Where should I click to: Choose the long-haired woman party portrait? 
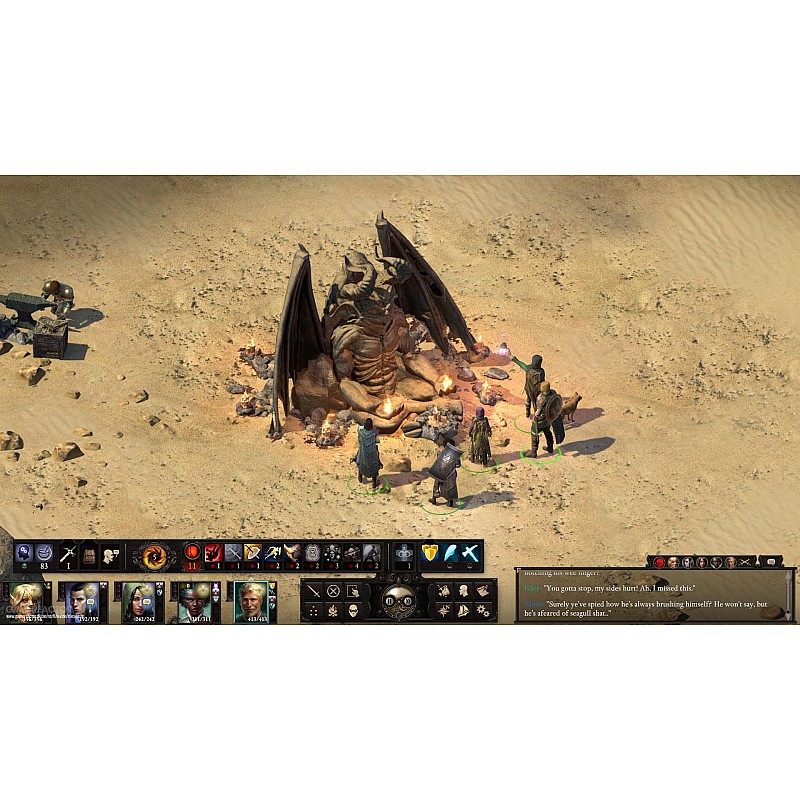(x=138, y=601)
